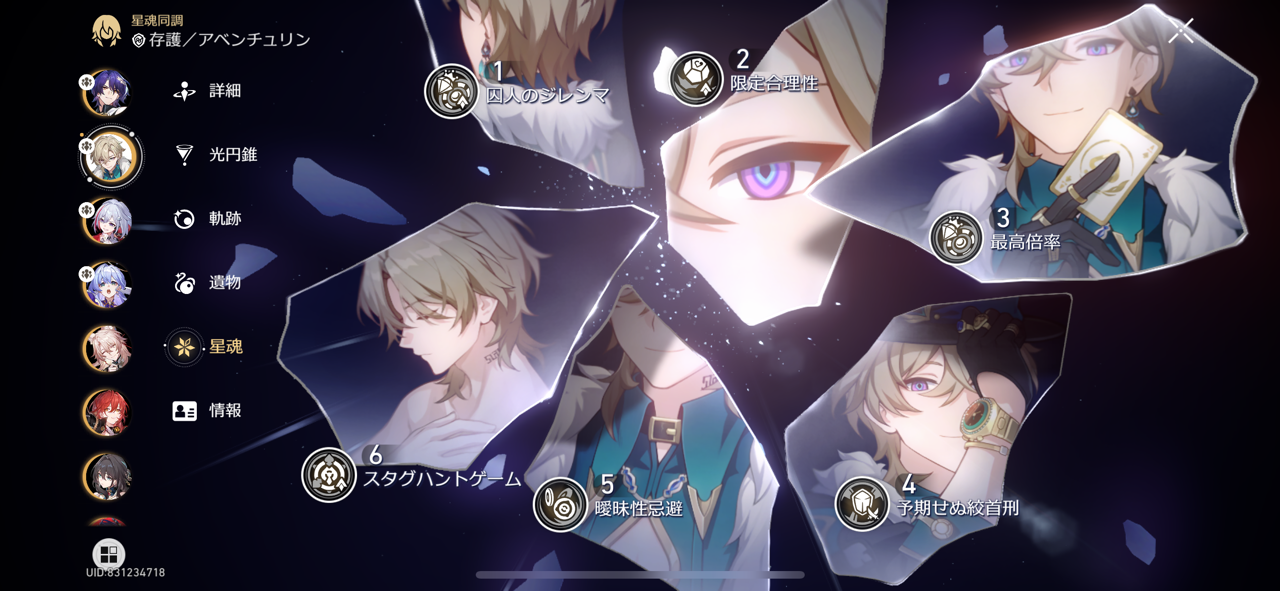Close the eidolon screen with the X
The image size is (1280, 591).
[1181, 31]
